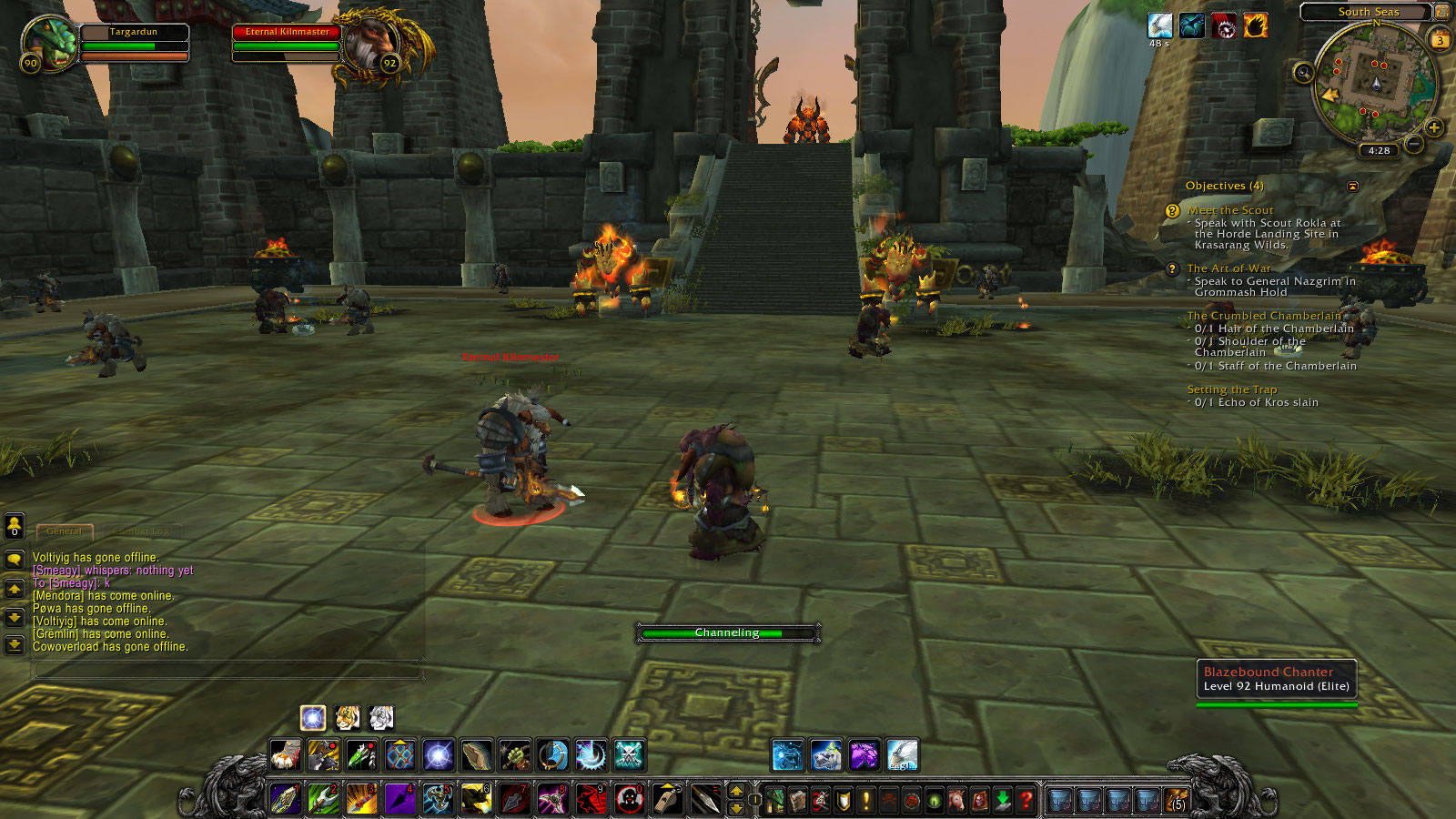Cancel the fire buff in the top-right corner
This screenshot has width=1456, height=819.
click(1254, 25)
